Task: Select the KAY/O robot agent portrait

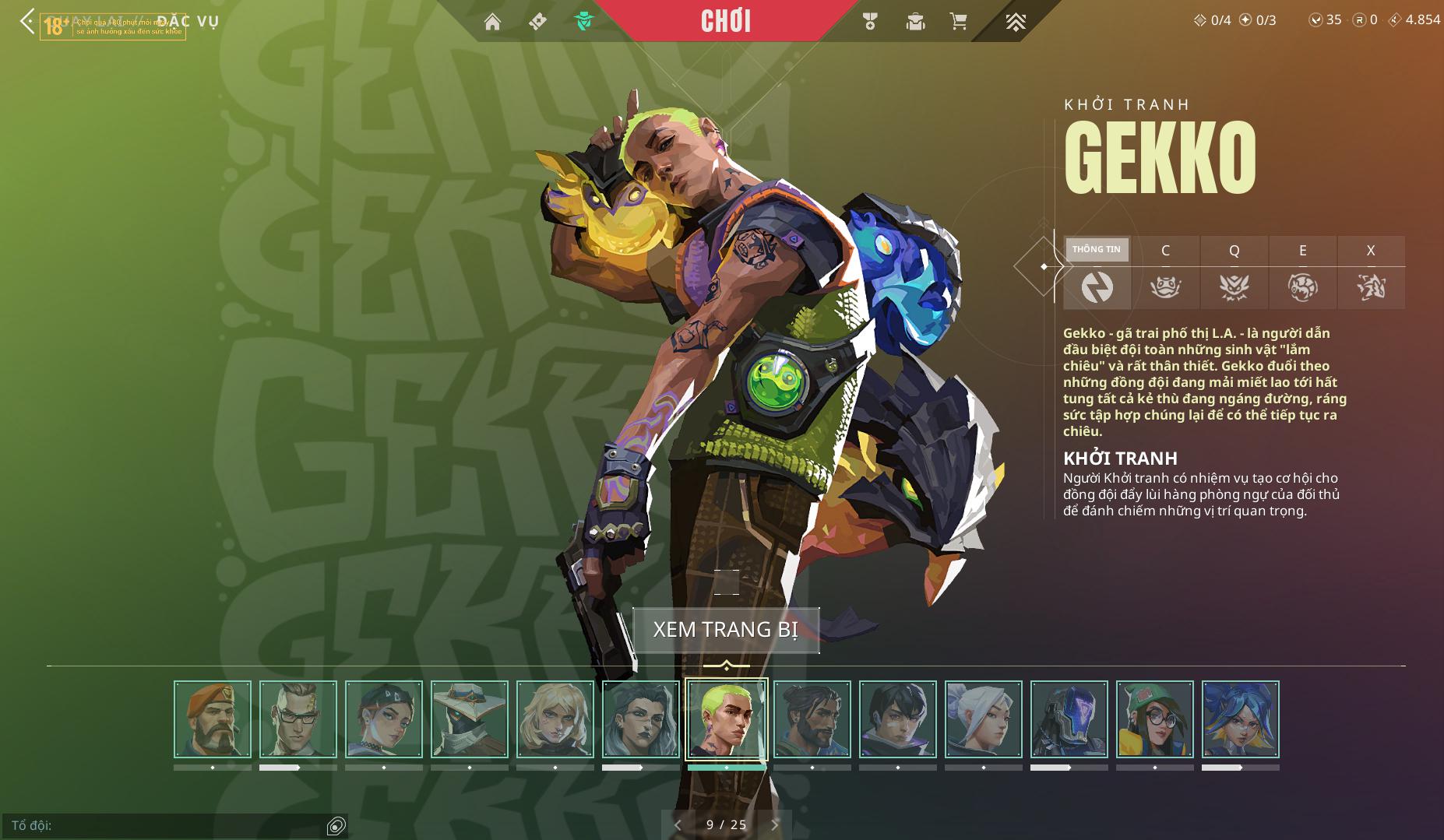Action: 1069,719
